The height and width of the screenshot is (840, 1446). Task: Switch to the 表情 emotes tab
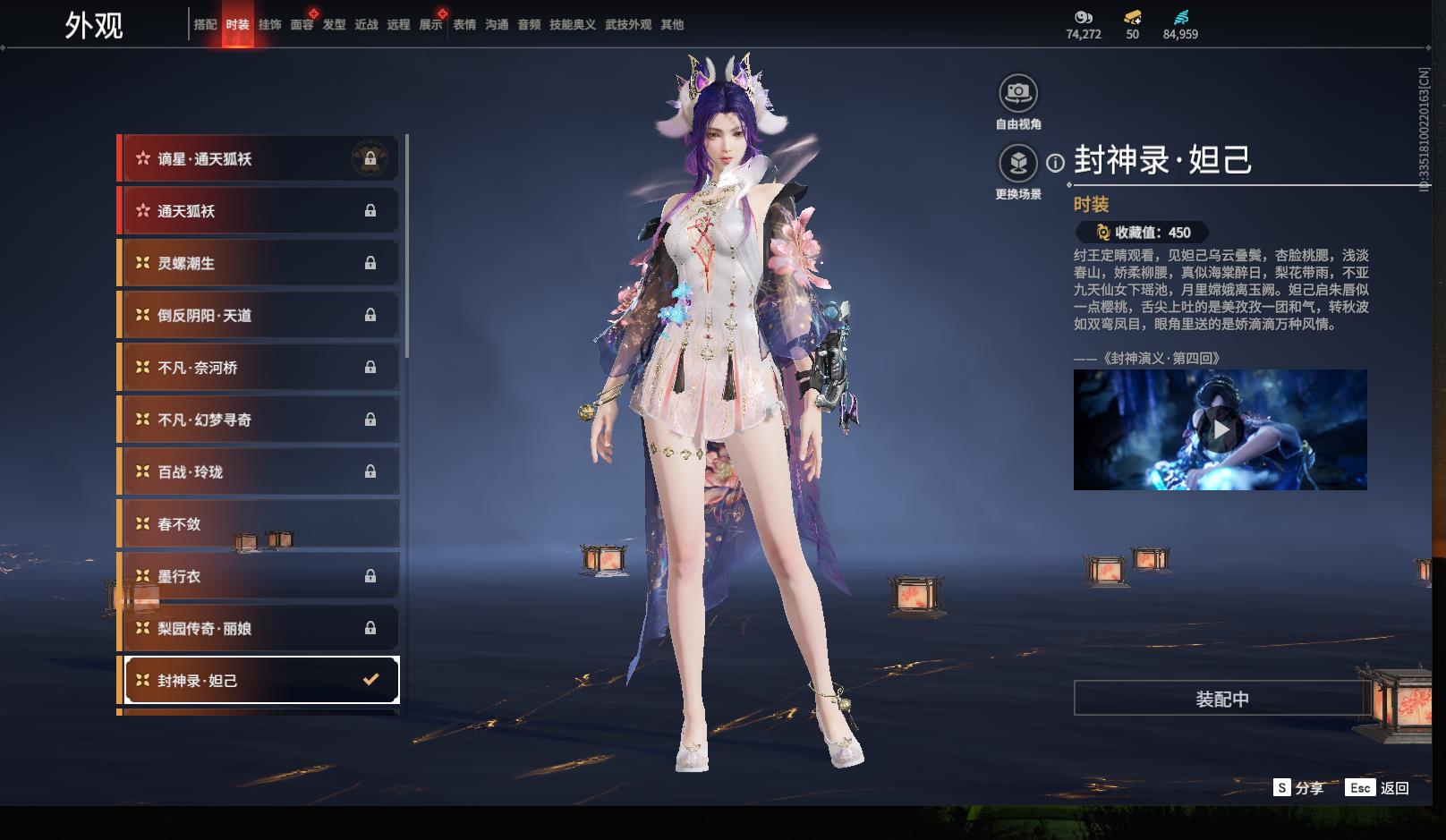click(464, 25)
